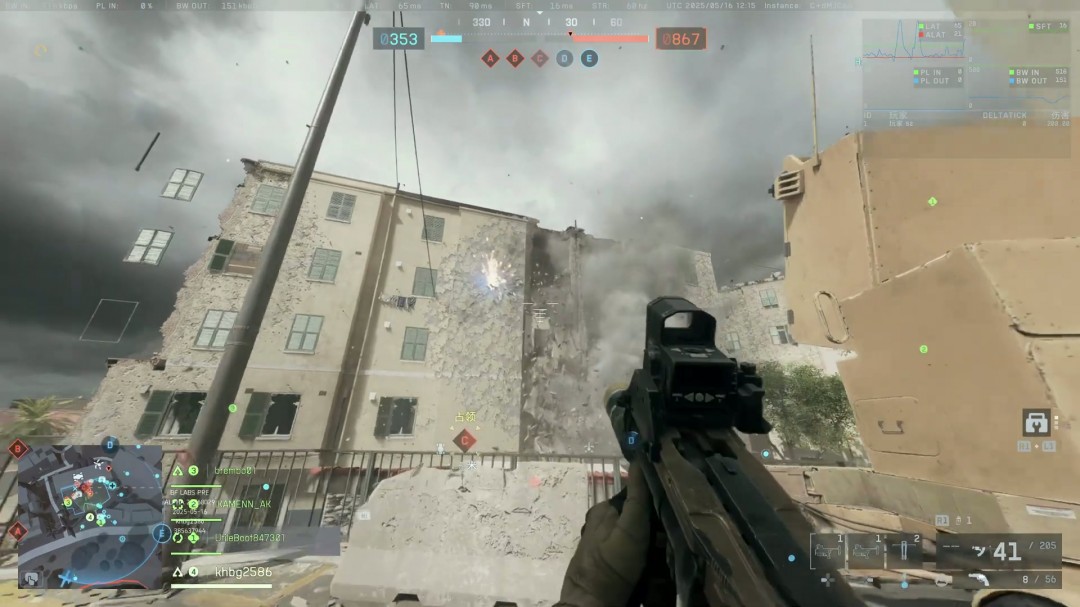
Task: Click the E objective marker on the minimap edge
Action: click(160, 534)
